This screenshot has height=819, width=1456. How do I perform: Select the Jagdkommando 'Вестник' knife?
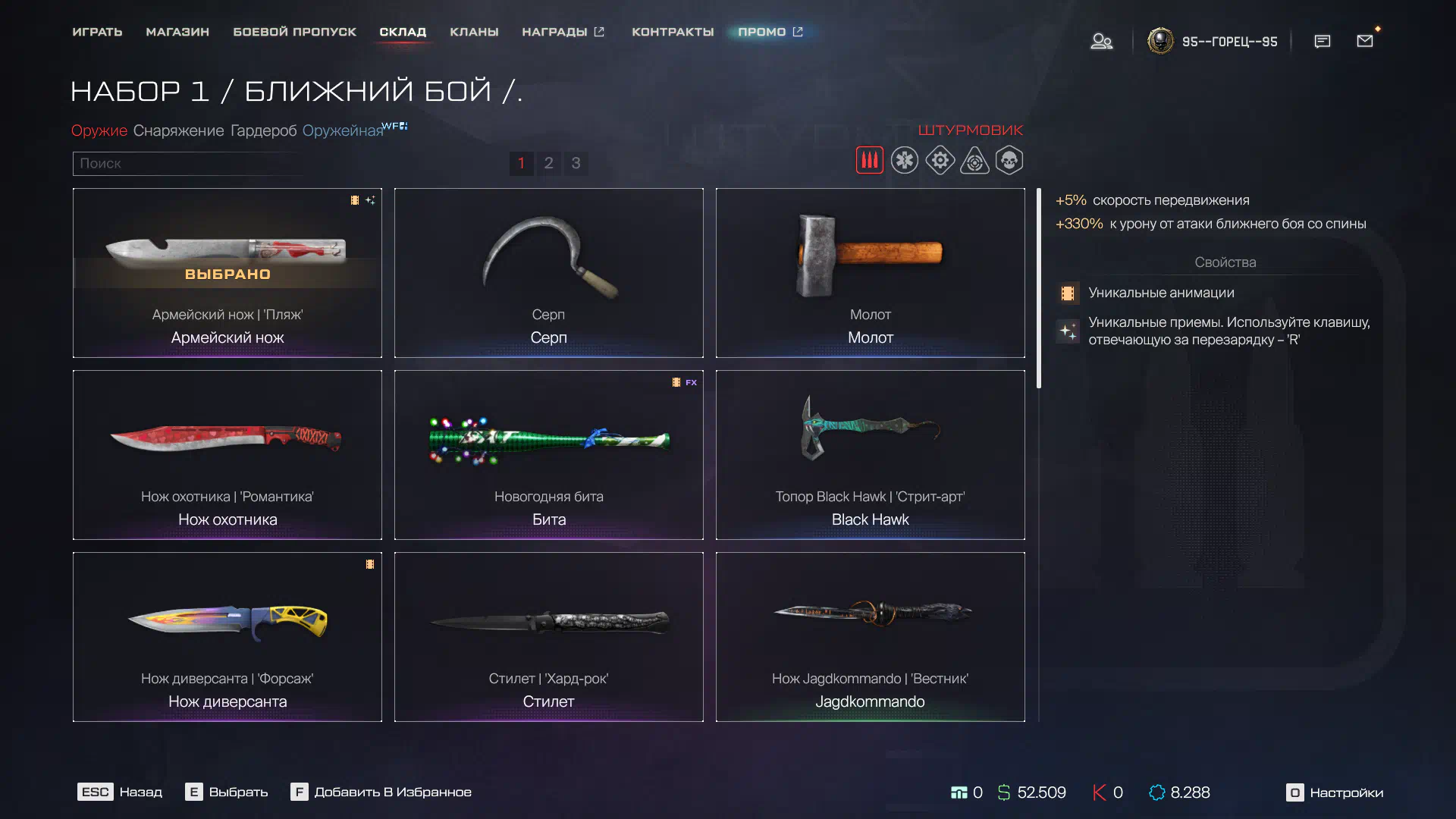click(x=870, y=636)
